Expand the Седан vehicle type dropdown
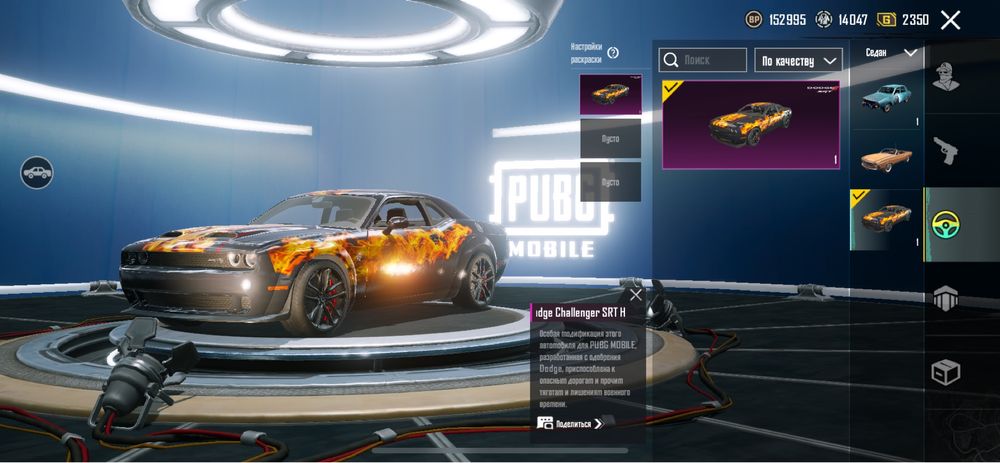Screen dimensions: 1000x463 [x=889, y=52]
